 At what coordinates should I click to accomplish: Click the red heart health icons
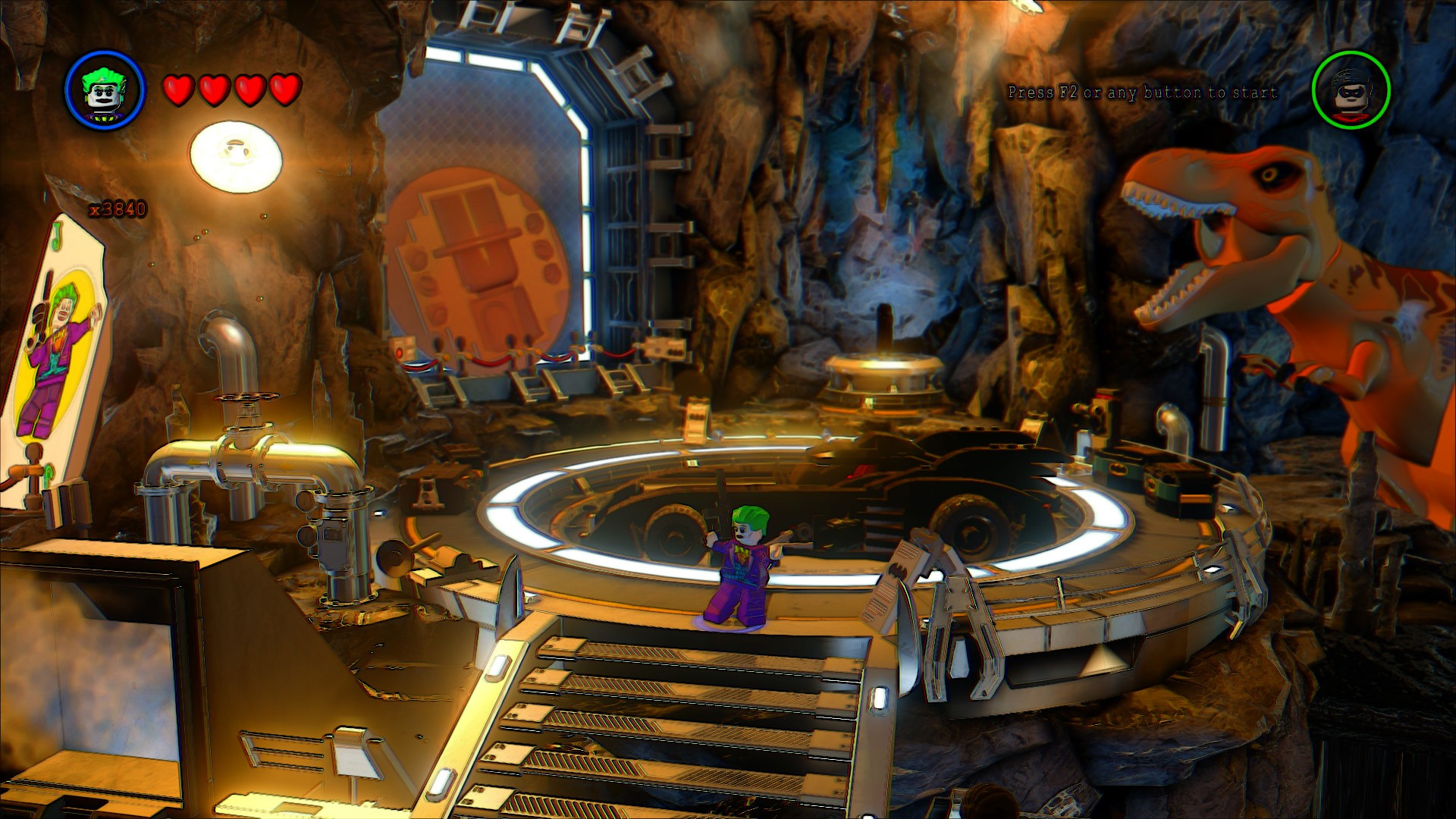tap(231, 88)
